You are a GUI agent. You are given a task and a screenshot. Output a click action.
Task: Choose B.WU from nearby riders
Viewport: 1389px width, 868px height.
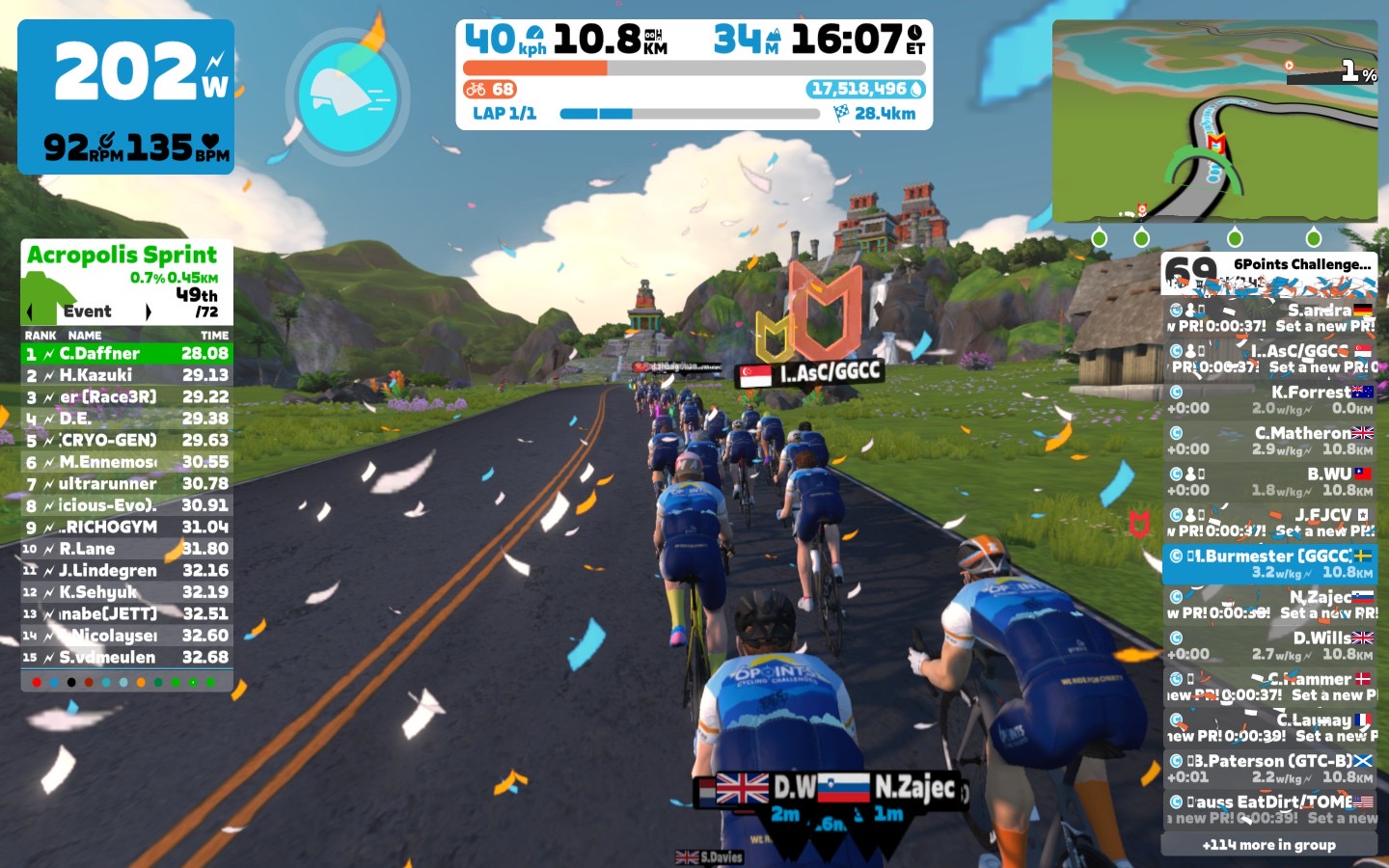click(1269, 481)
